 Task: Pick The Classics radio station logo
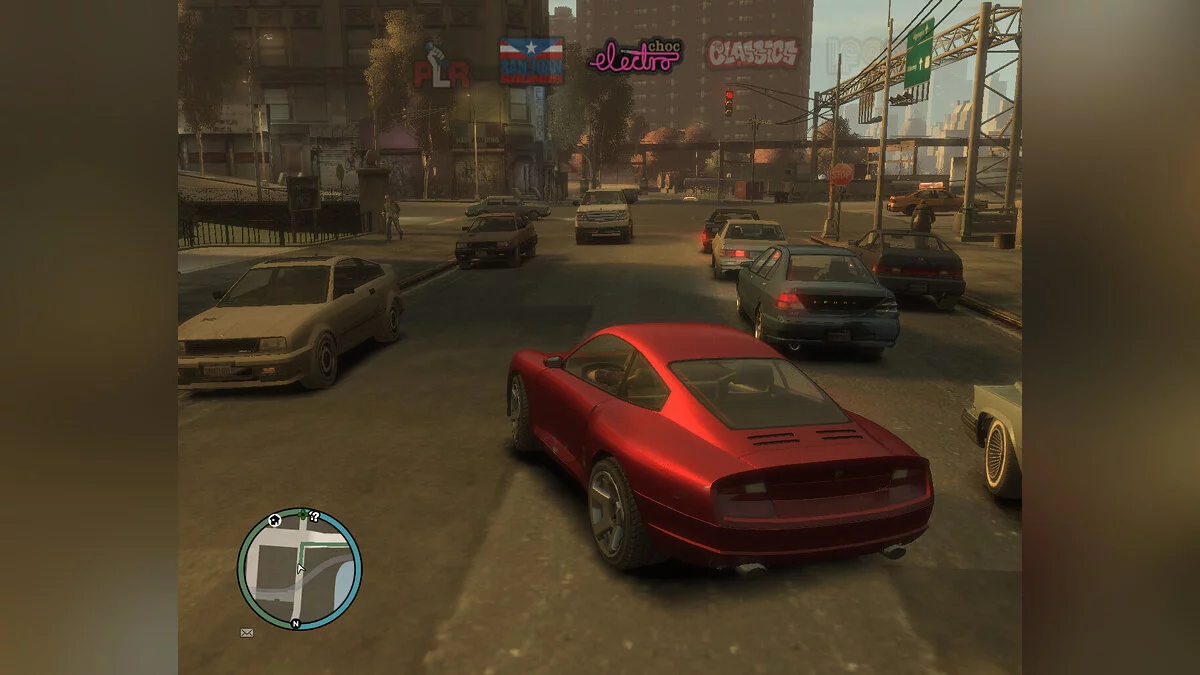(752, 53)
